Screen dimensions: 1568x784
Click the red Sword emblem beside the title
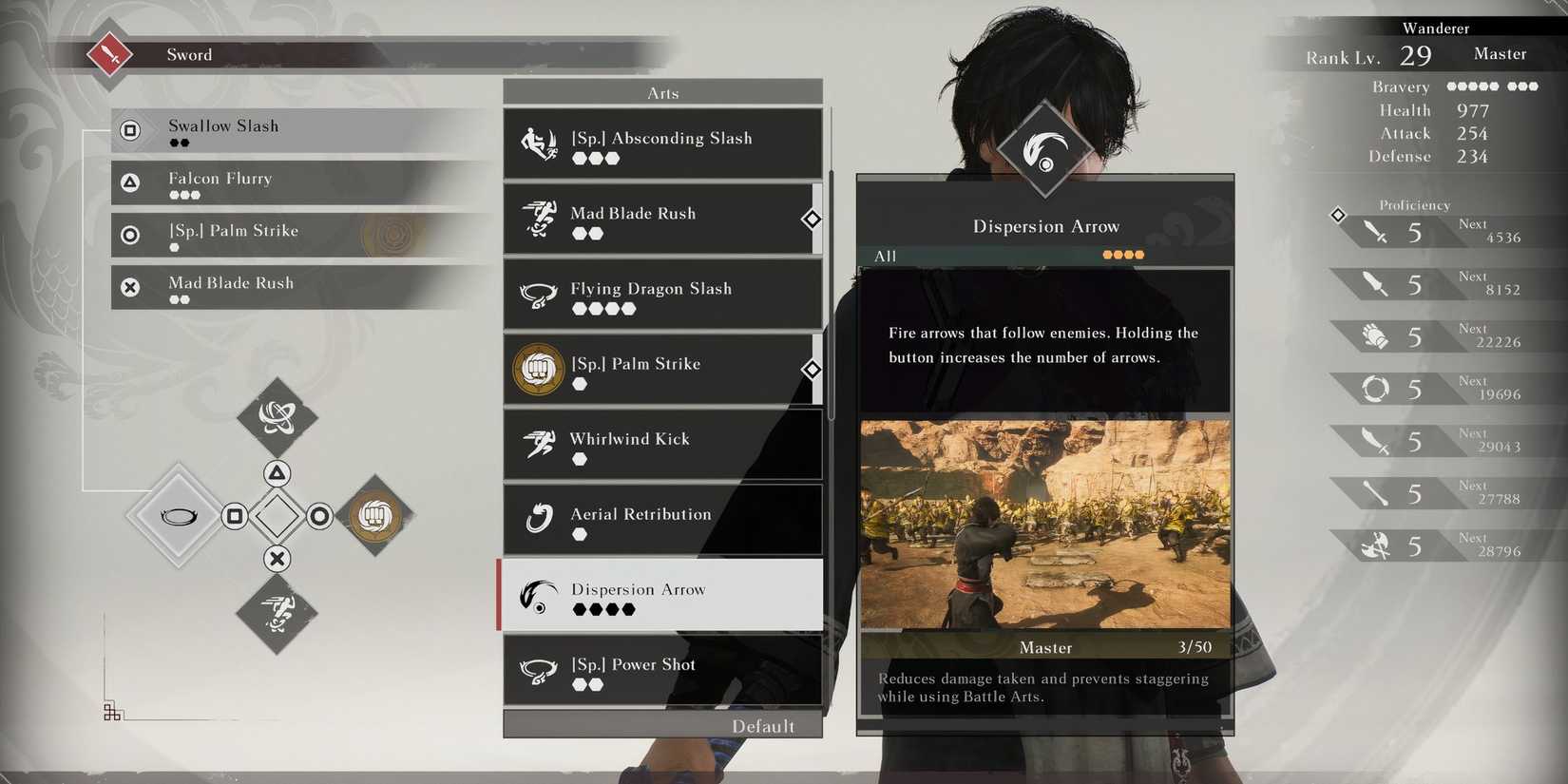point(108,54)
